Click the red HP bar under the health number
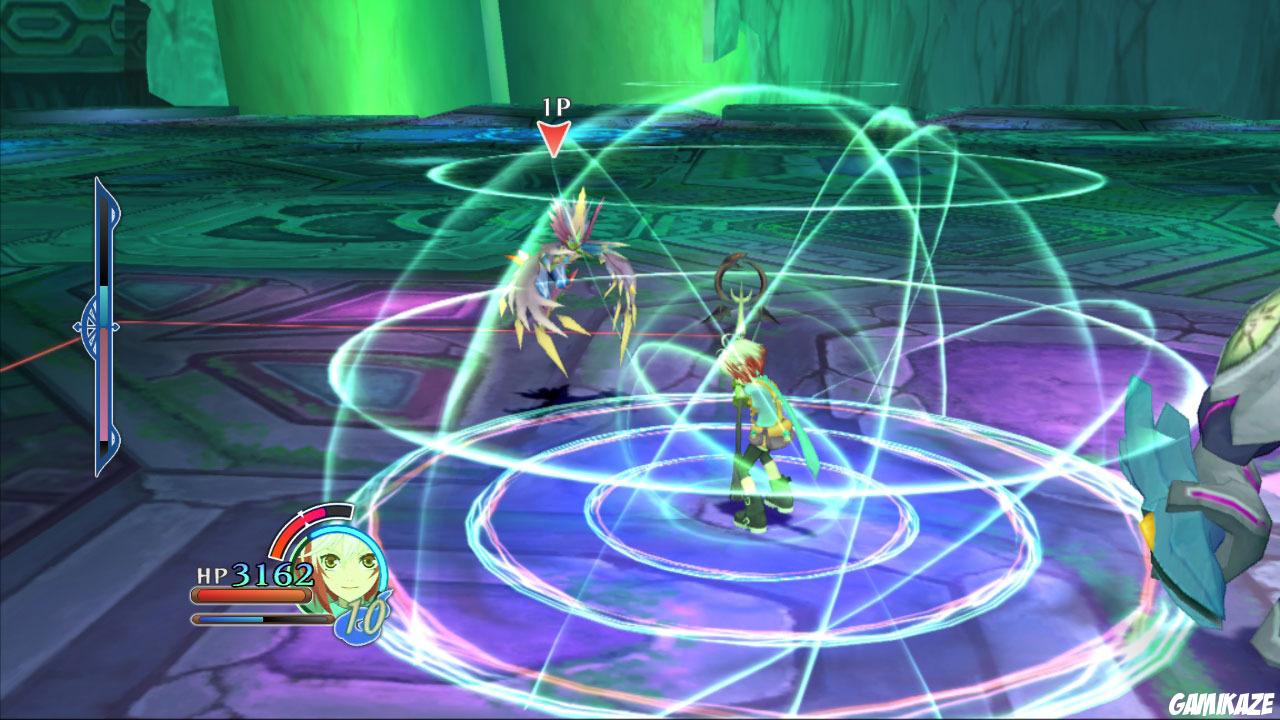 (251, 596)
